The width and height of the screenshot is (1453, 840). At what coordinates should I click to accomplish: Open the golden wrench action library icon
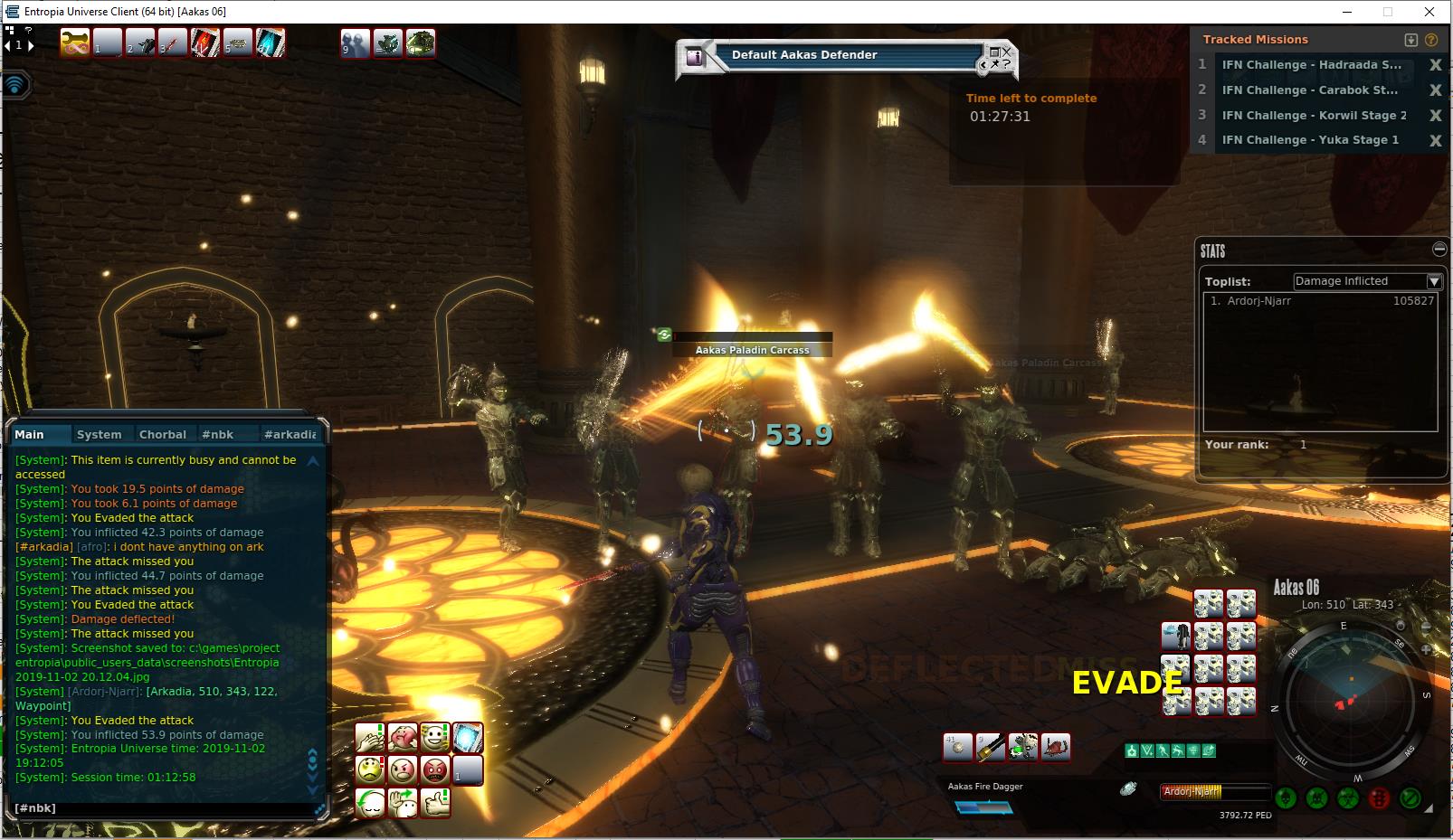click(x=74, y=42)
